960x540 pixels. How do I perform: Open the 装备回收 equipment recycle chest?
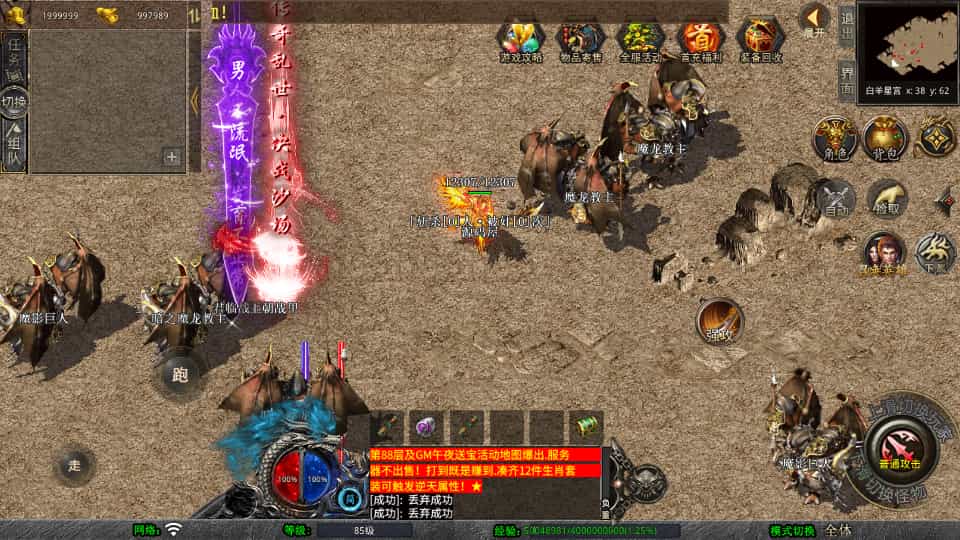click(x=761, y=40)
